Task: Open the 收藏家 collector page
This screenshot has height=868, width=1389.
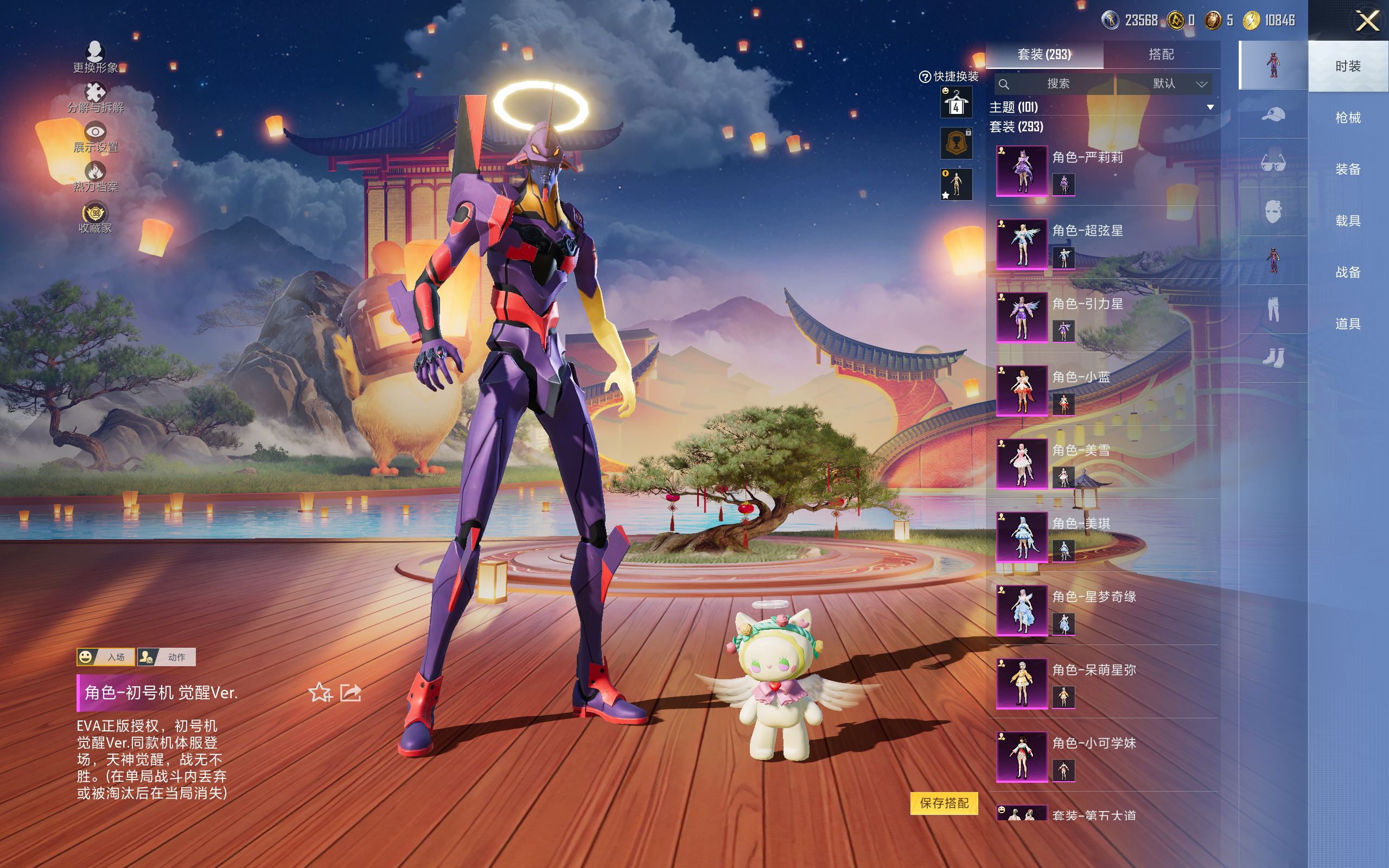Action: pos(95,218)
